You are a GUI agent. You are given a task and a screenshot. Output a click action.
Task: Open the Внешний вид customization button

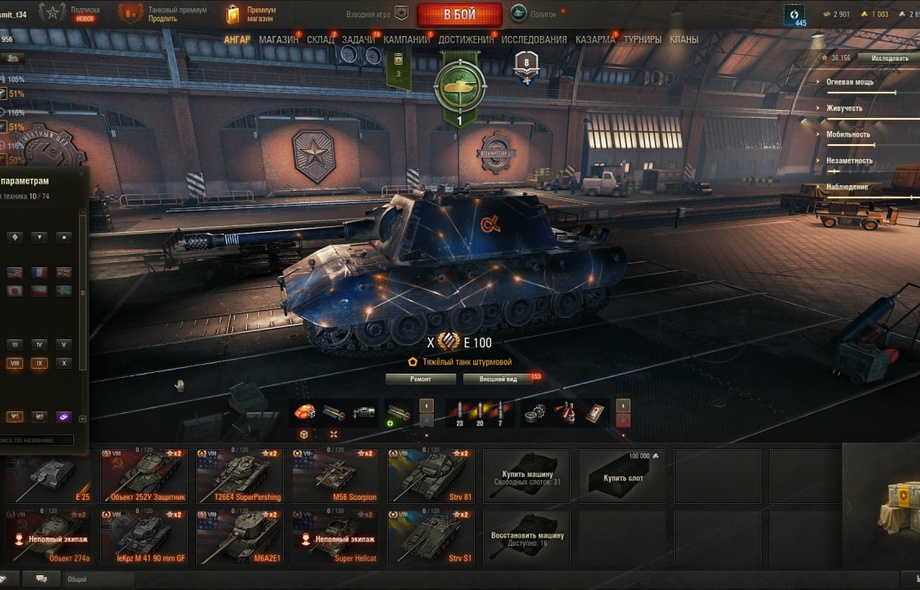498,380
